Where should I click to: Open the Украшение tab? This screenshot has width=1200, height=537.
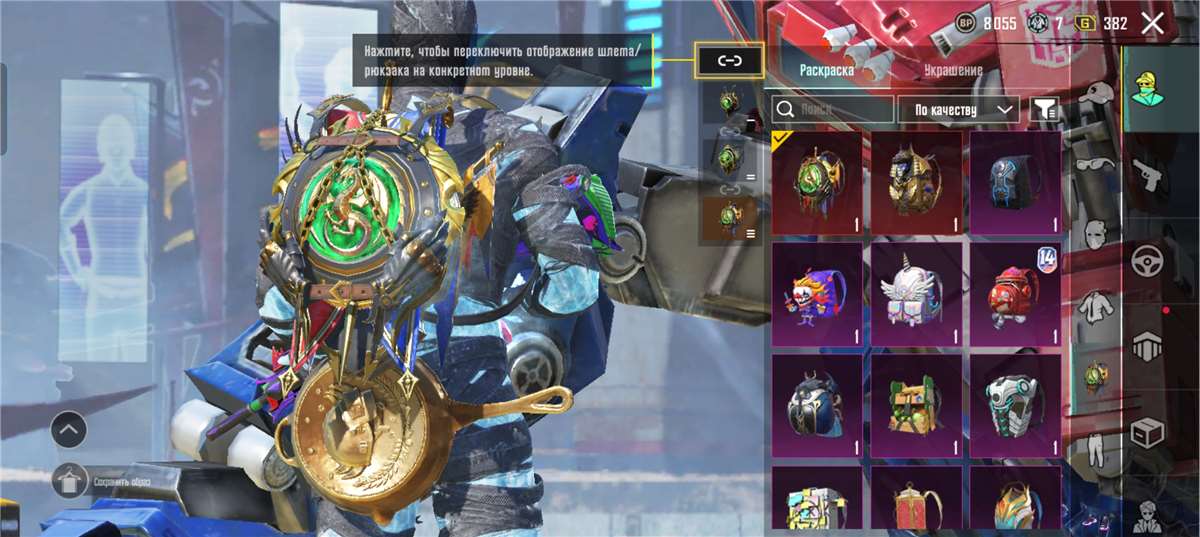tap(952, 70)
